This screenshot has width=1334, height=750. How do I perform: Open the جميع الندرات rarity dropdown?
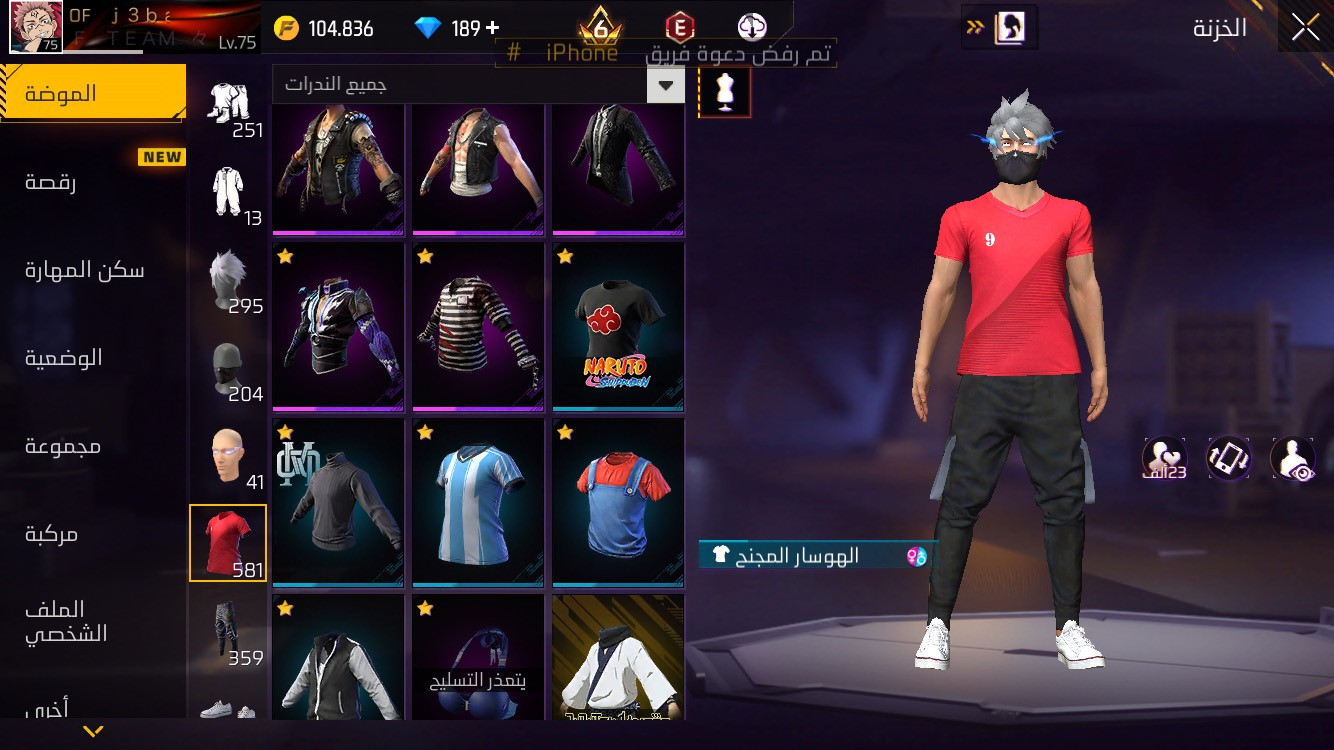[x=478, y=85]
